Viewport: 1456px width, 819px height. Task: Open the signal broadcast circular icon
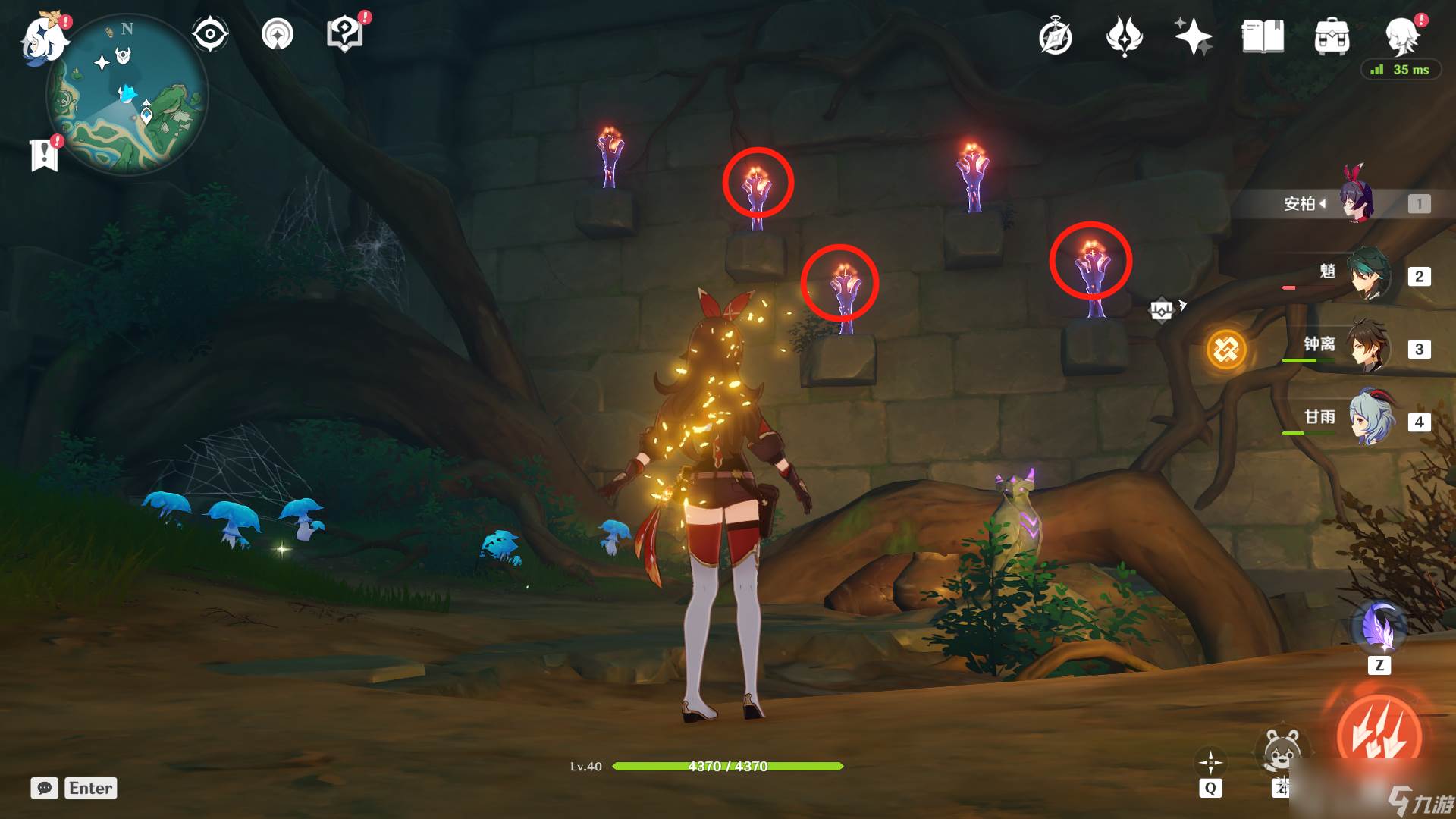click(x=278, y=34)
